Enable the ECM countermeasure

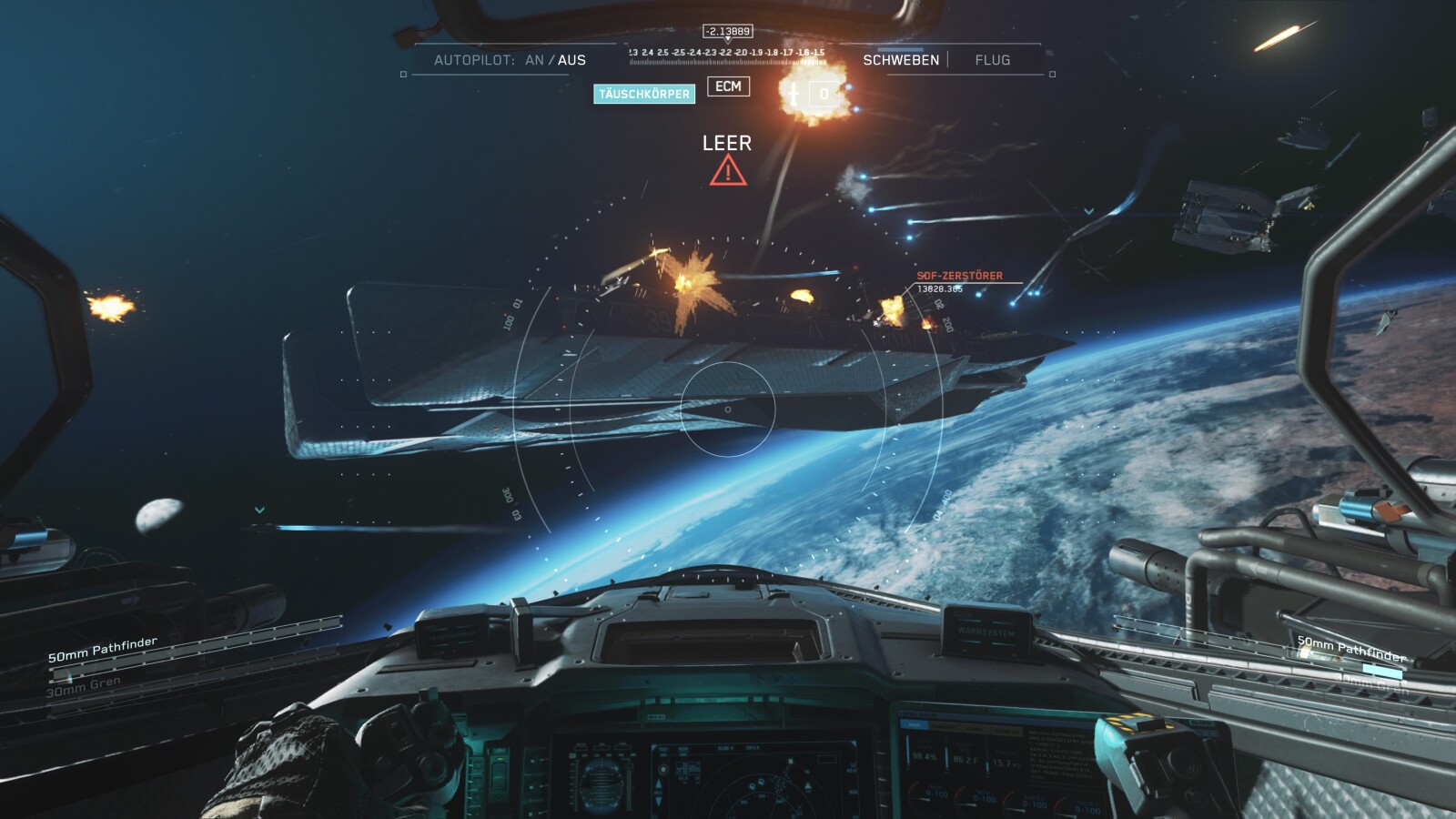coord(728,86)
